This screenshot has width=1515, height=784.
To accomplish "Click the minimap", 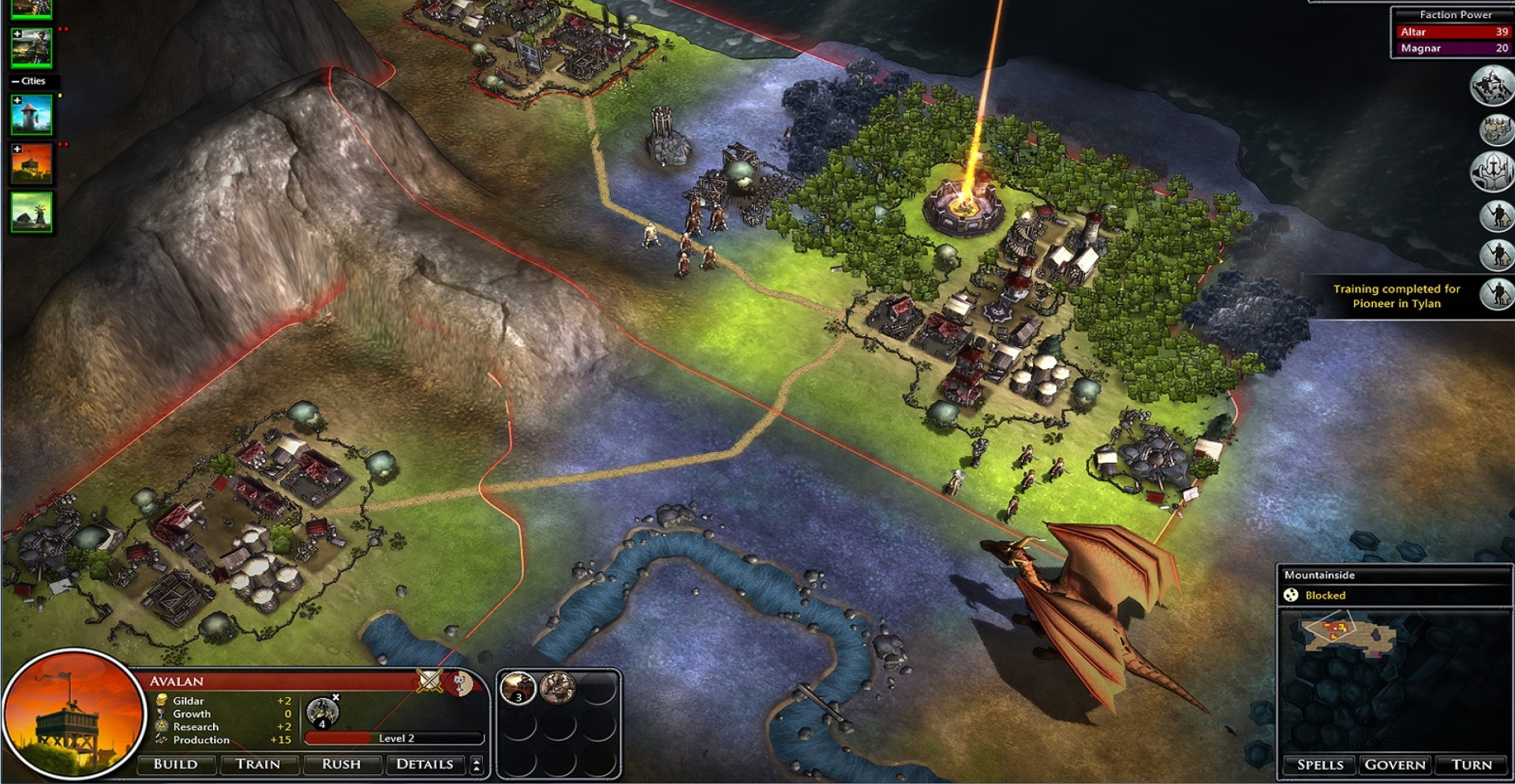I will tap(1394, 680).
